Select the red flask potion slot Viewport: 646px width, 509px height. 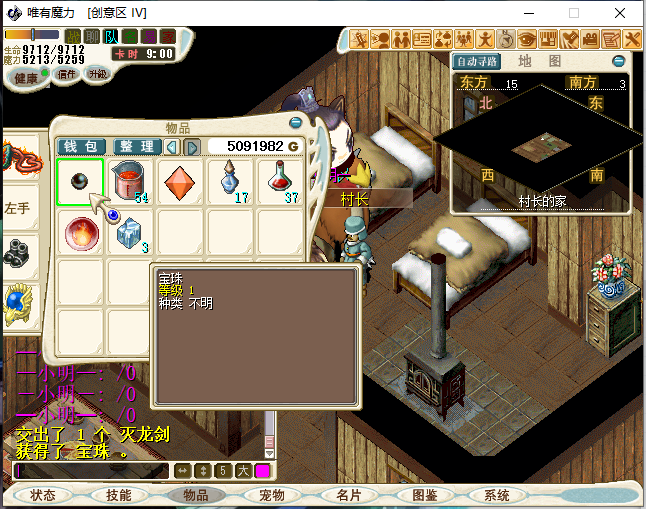281,182
